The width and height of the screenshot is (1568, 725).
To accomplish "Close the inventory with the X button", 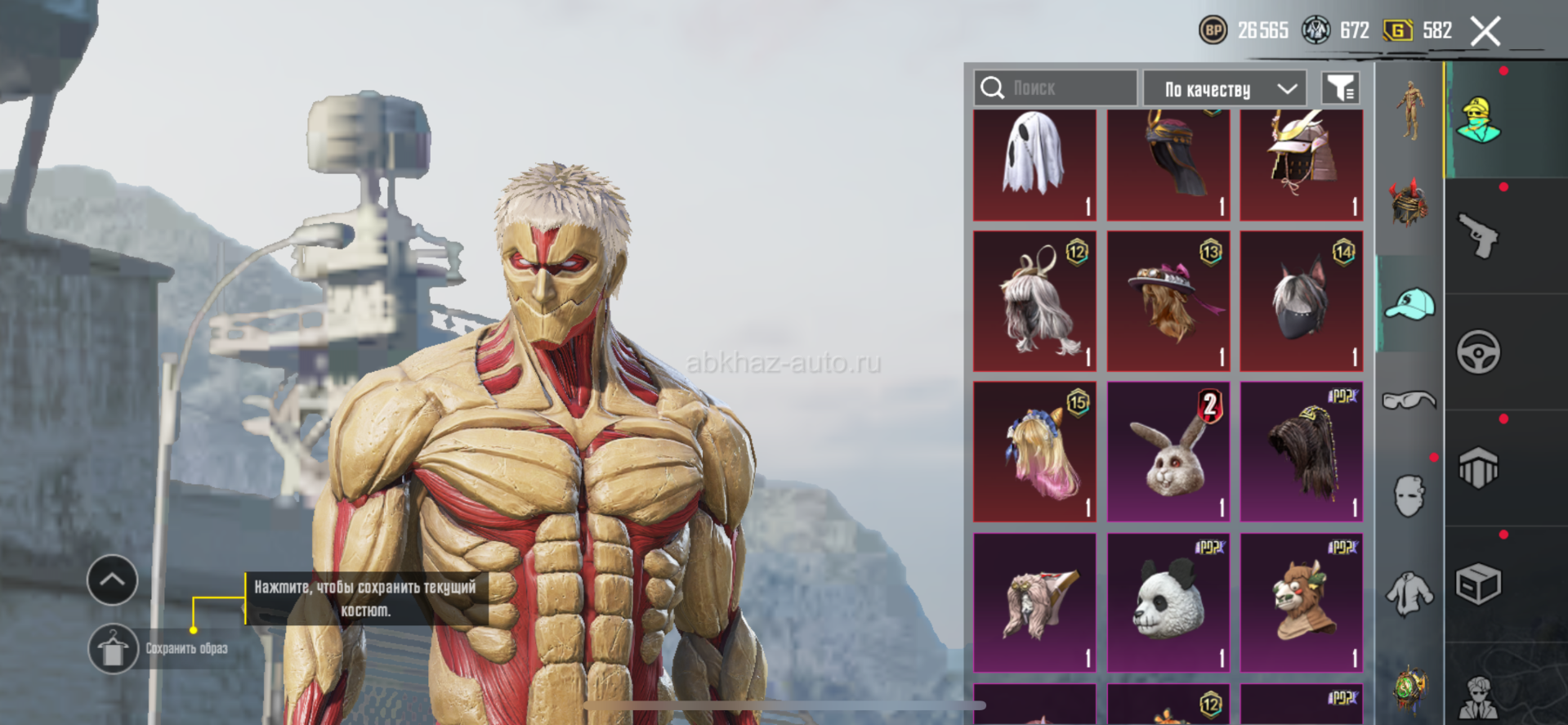I will click(x=1485, y=32).
